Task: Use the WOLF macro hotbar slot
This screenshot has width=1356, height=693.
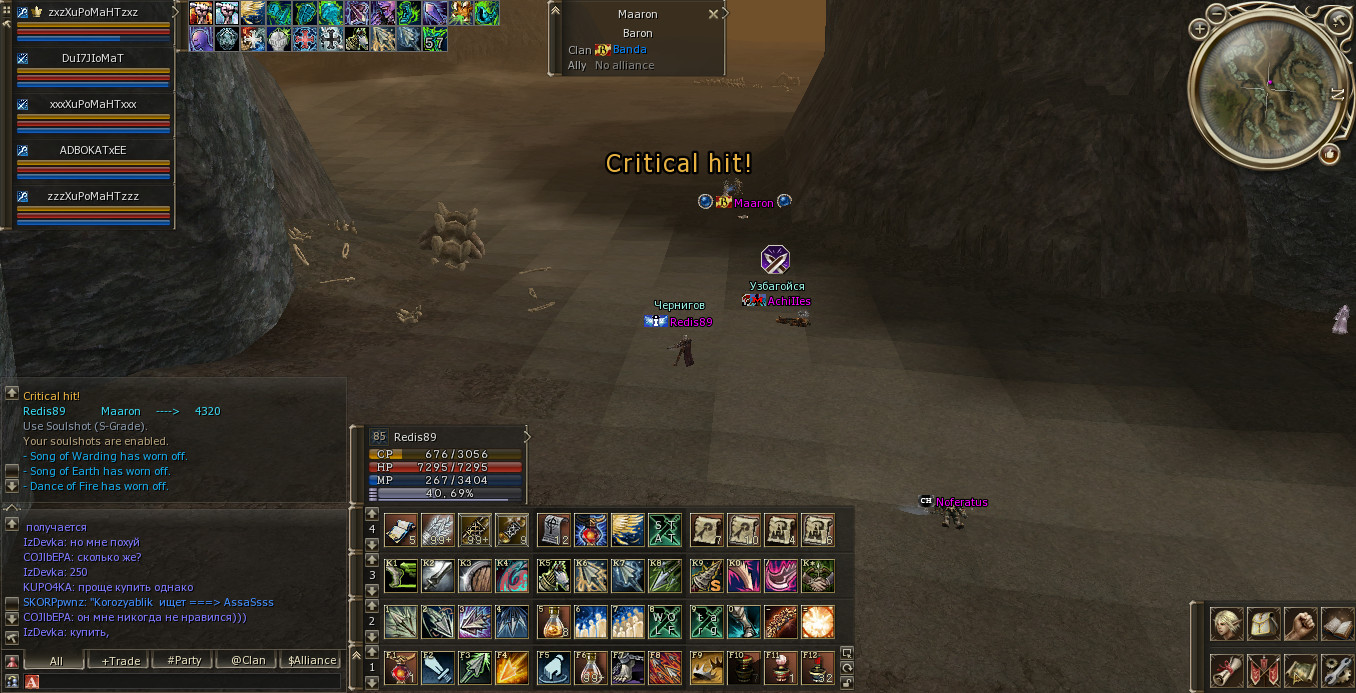Action: 664,622
